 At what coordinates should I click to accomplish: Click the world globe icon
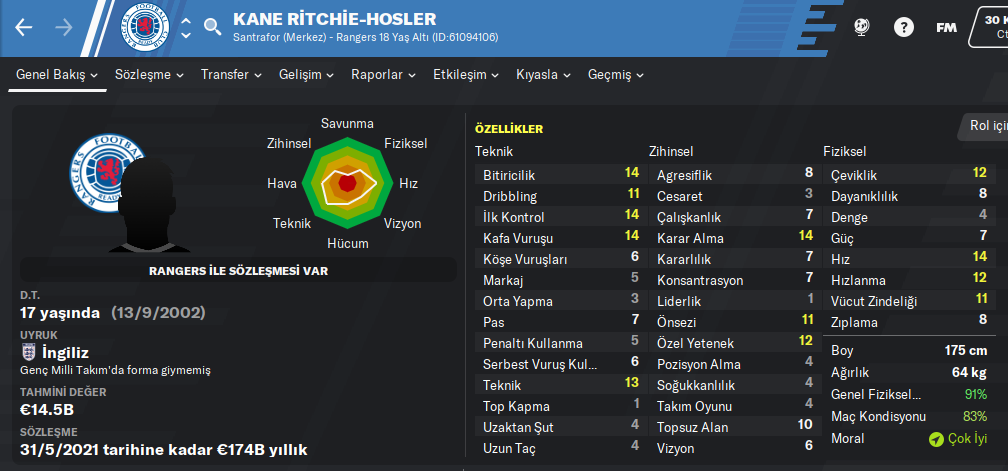[x=862, y=28]
